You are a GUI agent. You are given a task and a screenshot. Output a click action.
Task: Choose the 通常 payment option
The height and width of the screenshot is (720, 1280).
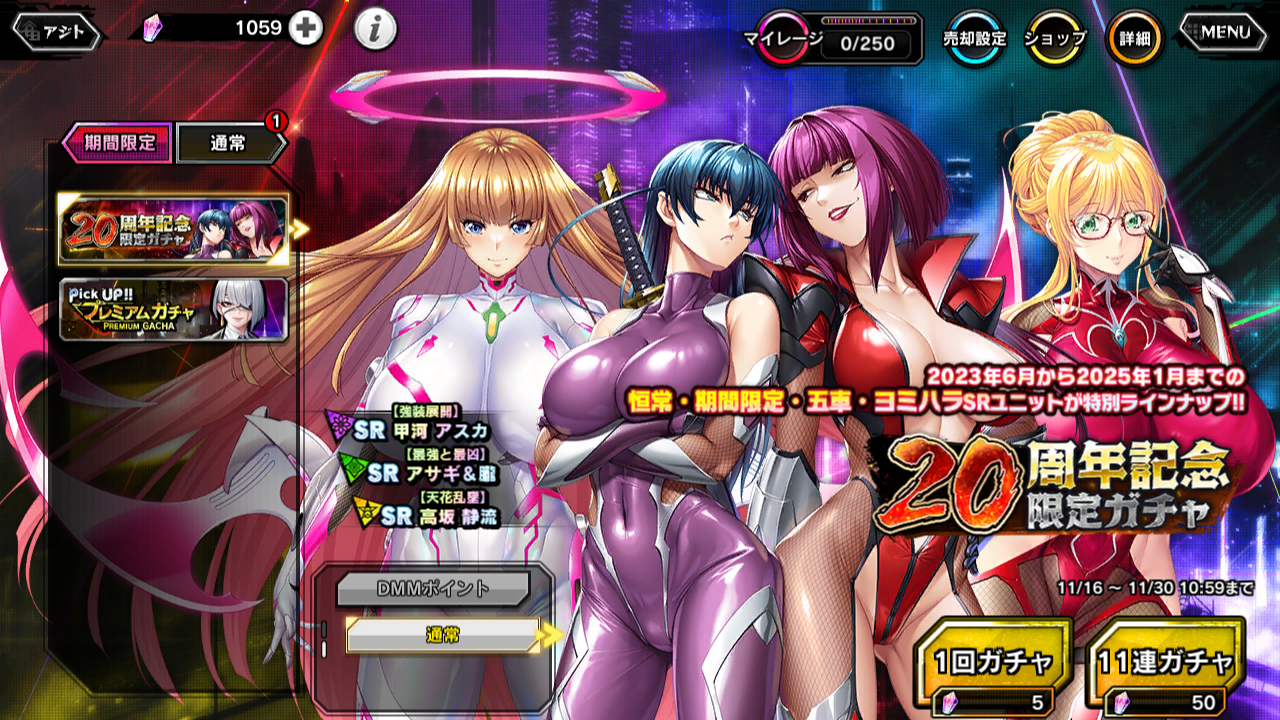441,635
